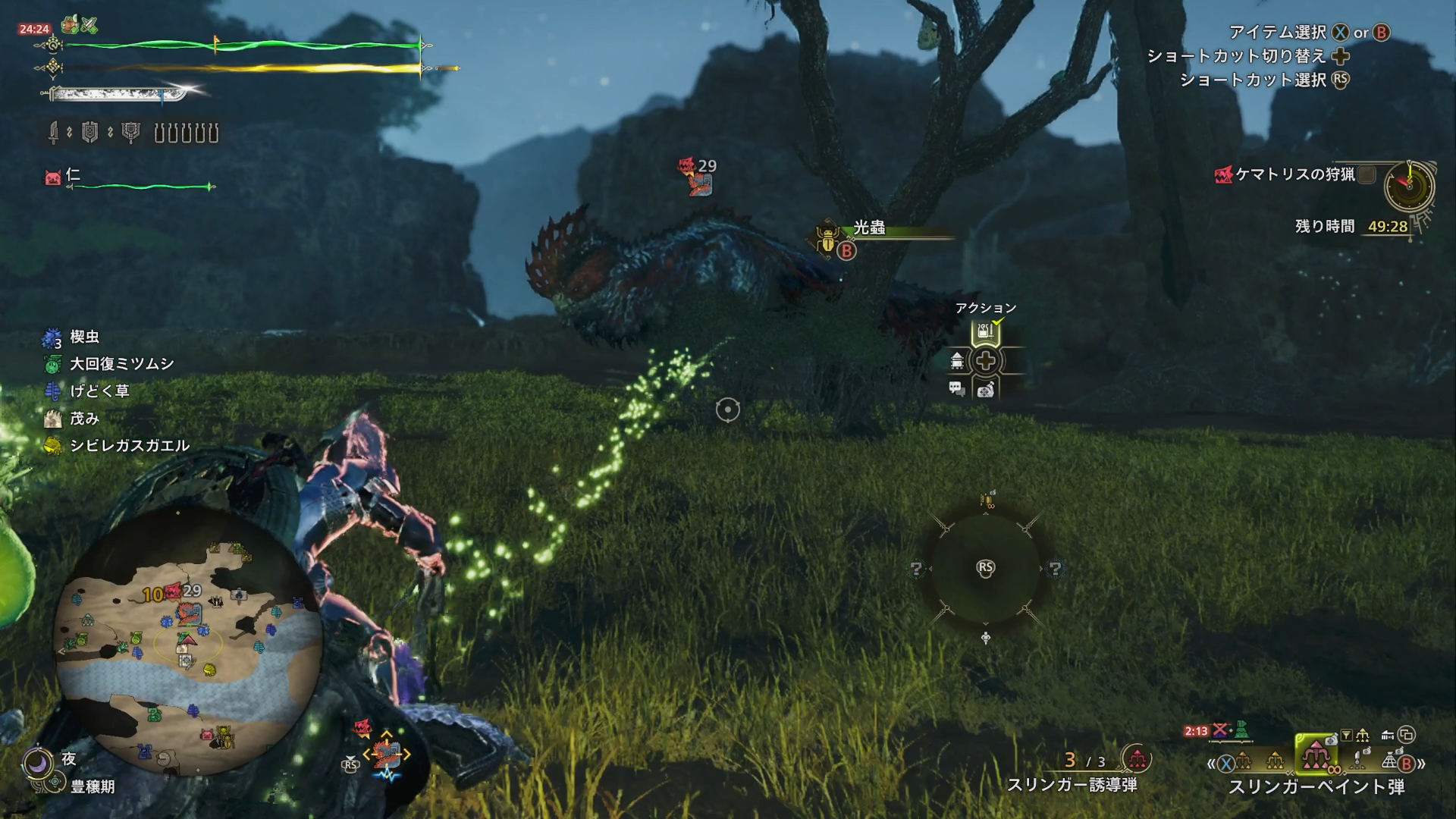Screen dimensions: 1456x819
Task: Select the top action shortcut icon
Action: pos(984,332)
